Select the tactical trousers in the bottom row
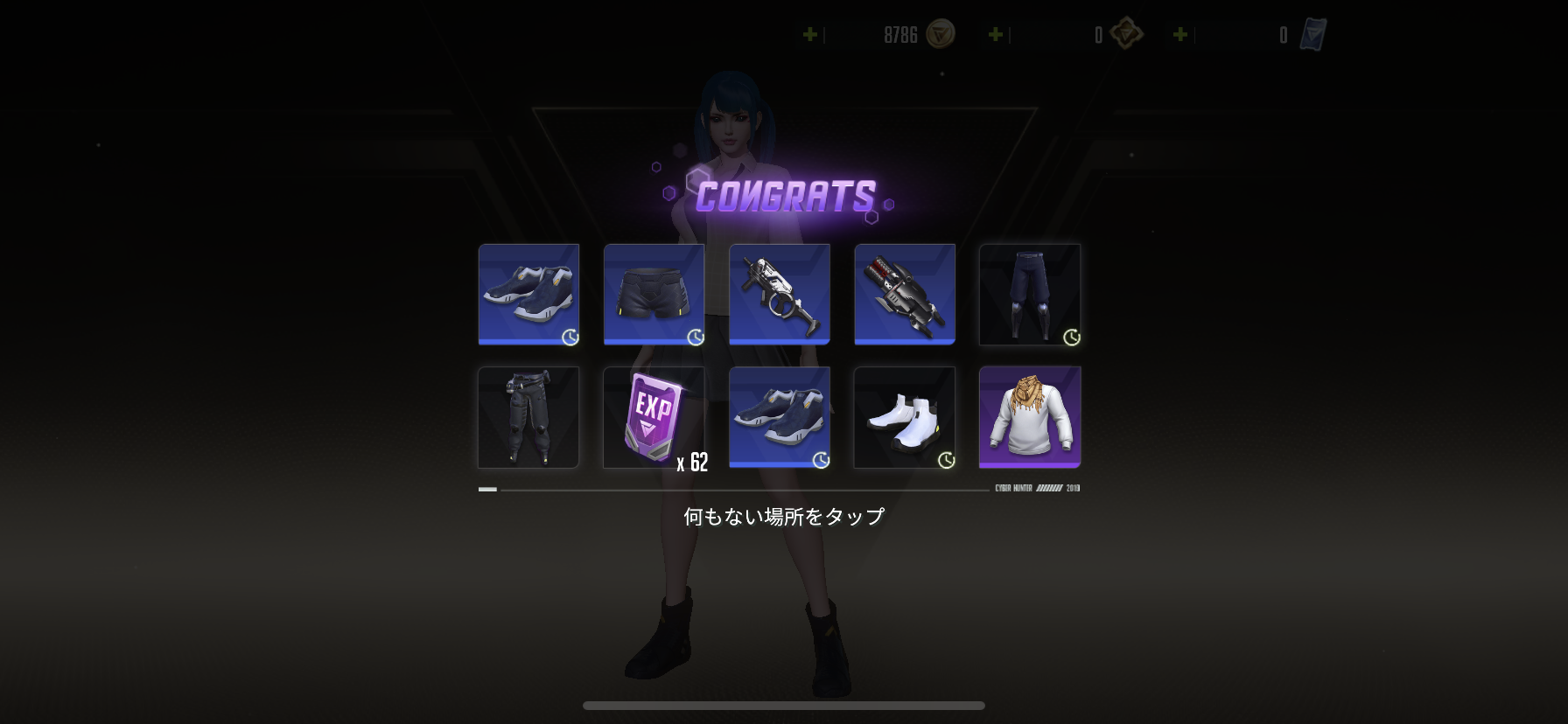 [x=528, y=417]
